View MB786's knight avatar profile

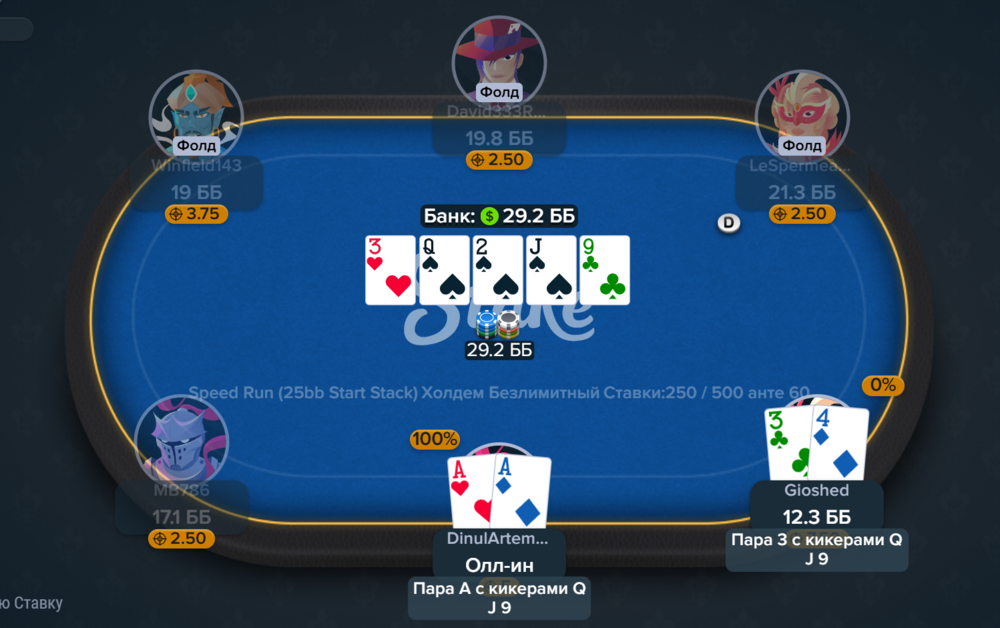coord(181,441)
